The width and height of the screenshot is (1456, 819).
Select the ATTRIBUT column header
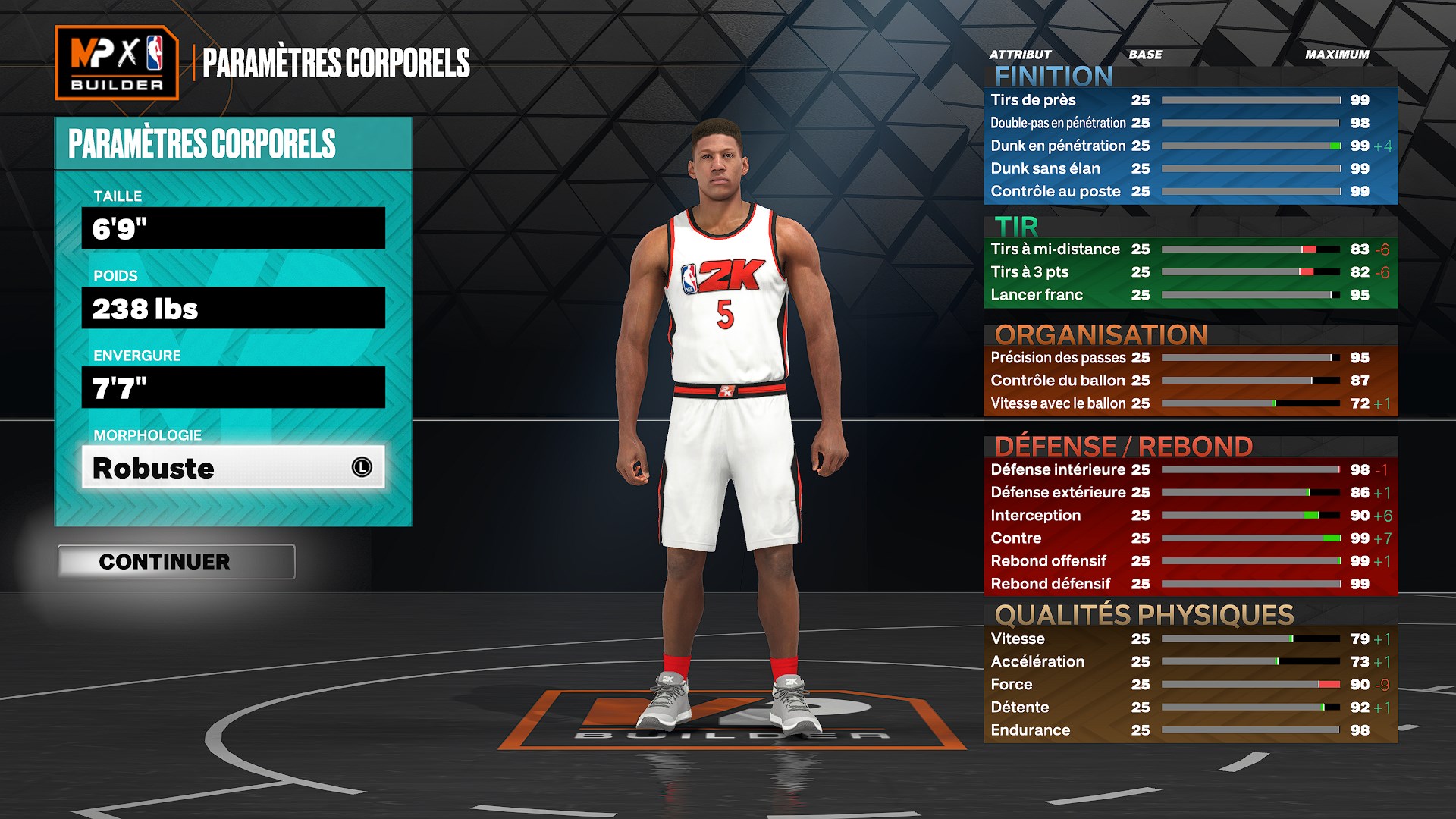[x=1018, y=54]
